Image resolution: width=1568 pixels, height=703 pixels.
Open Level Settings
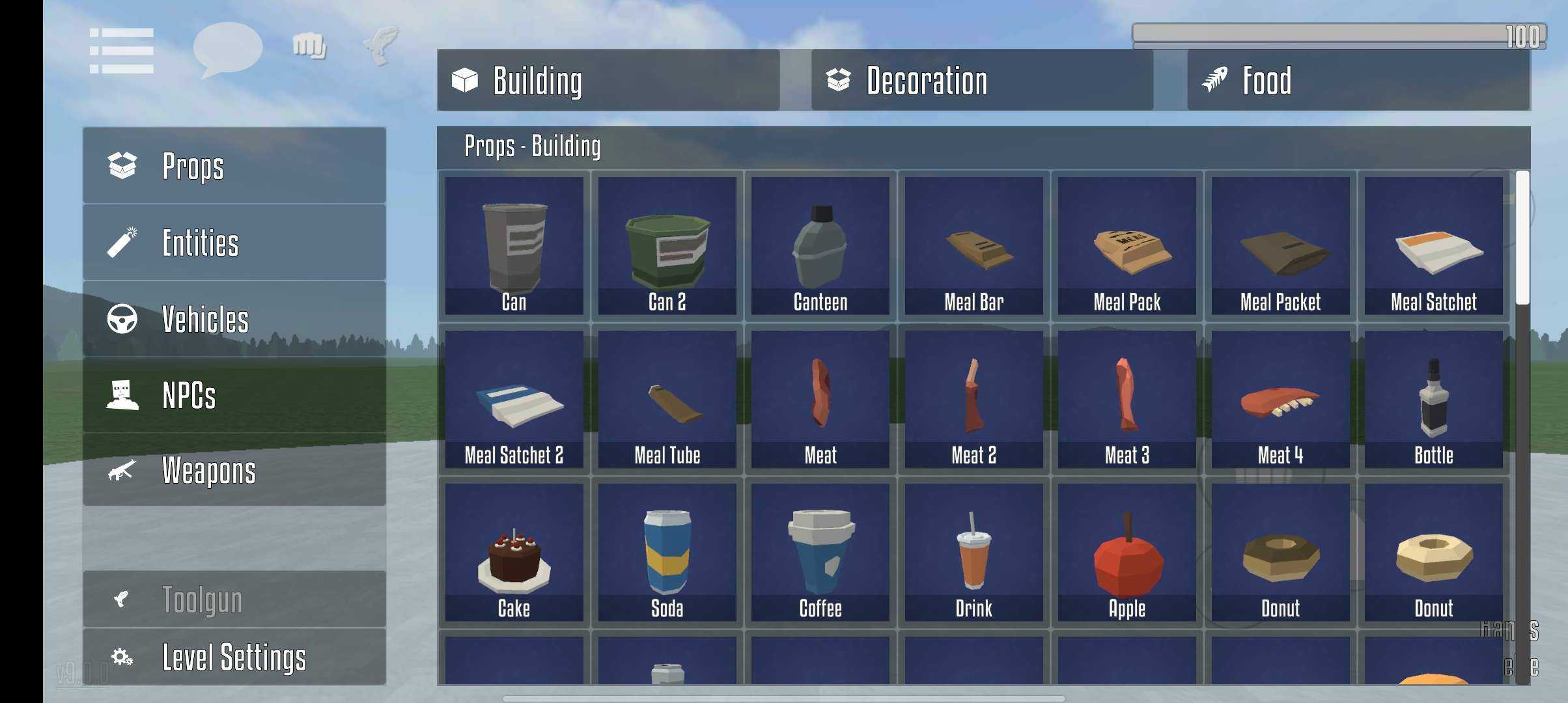234,656
